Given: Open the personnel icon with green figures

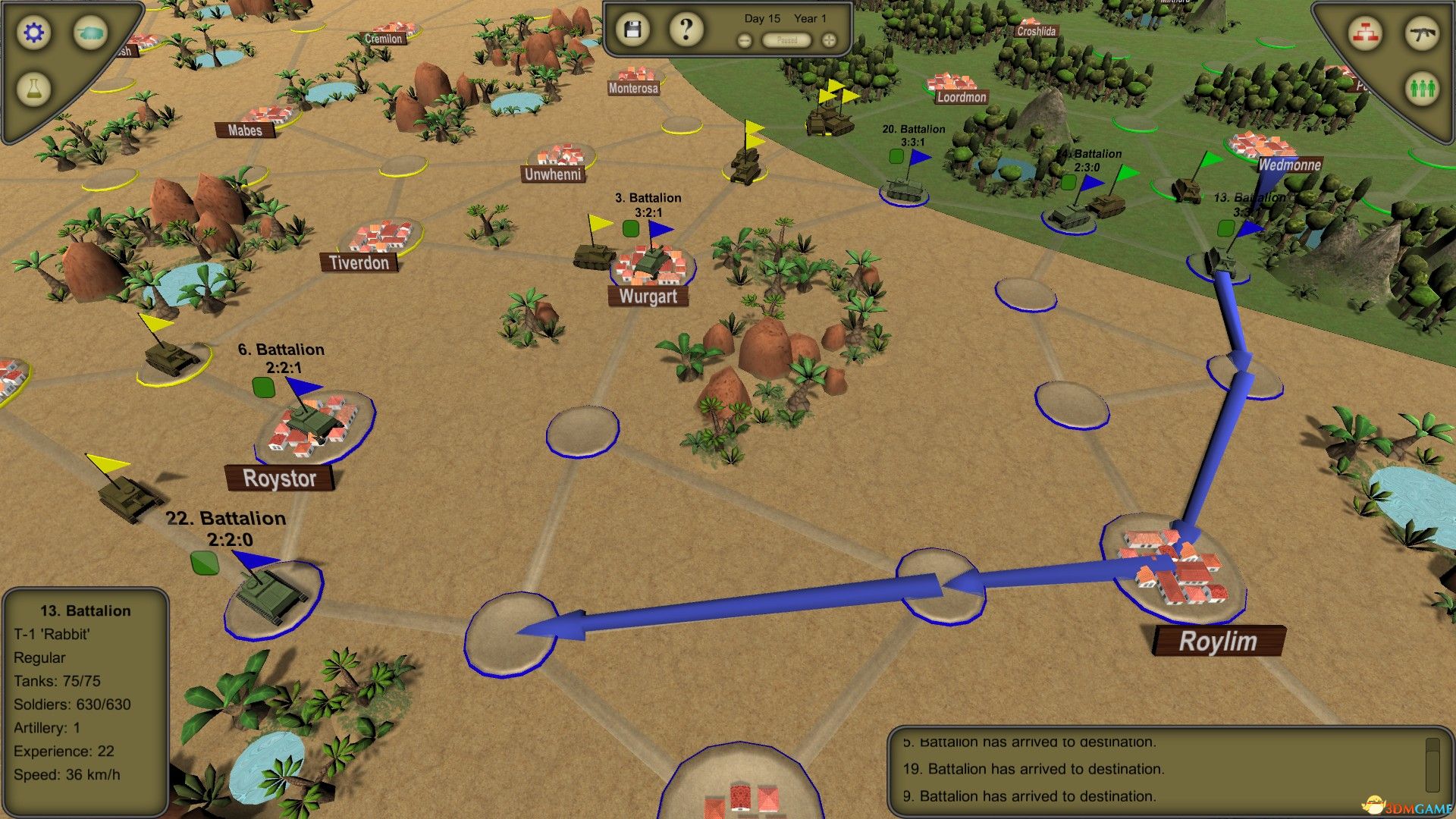Looking at the screenshot, I should pos(1423,88).
